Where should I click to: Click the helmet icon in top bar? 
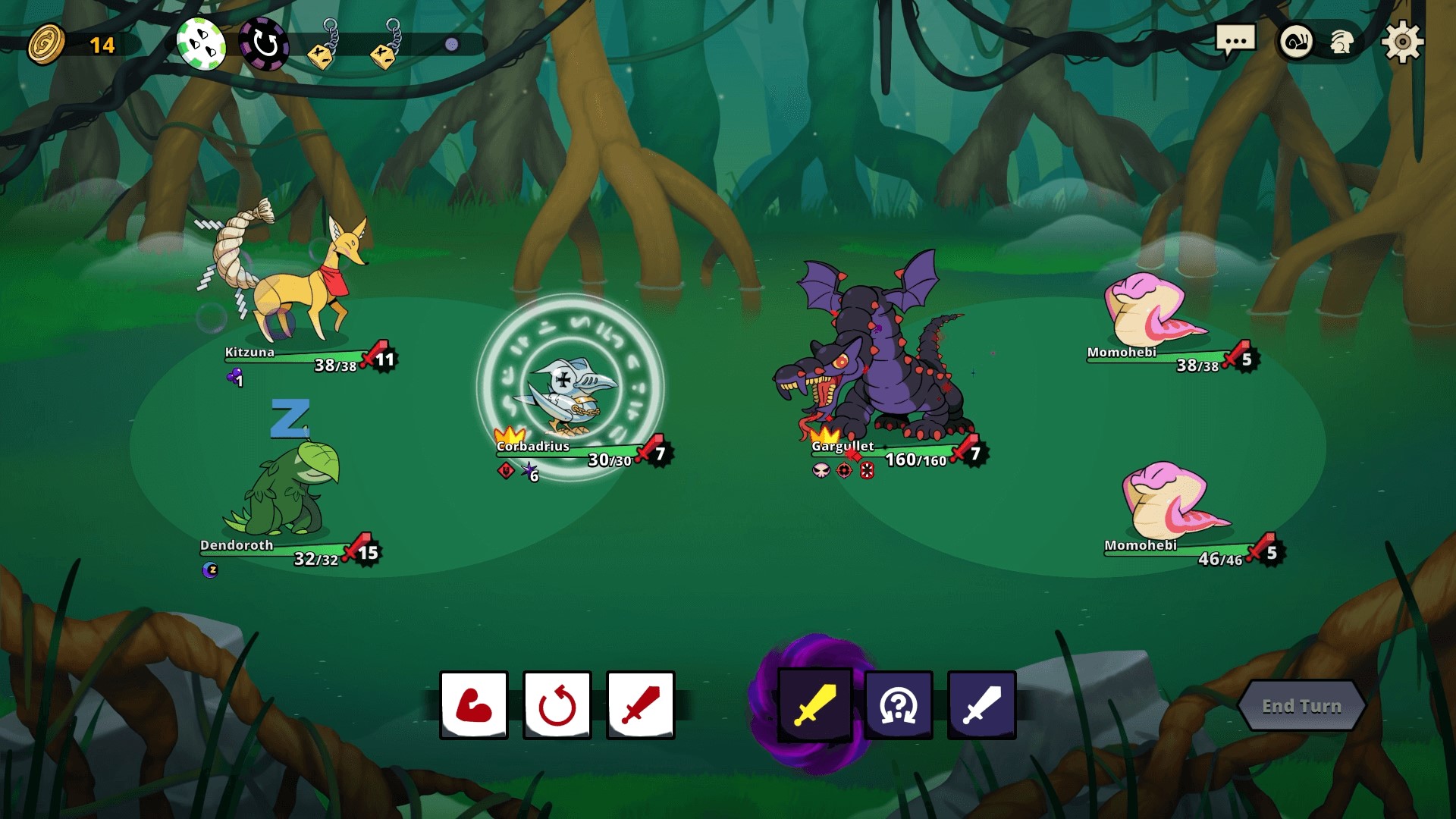pyautogui.click(x=1342, y=44)
